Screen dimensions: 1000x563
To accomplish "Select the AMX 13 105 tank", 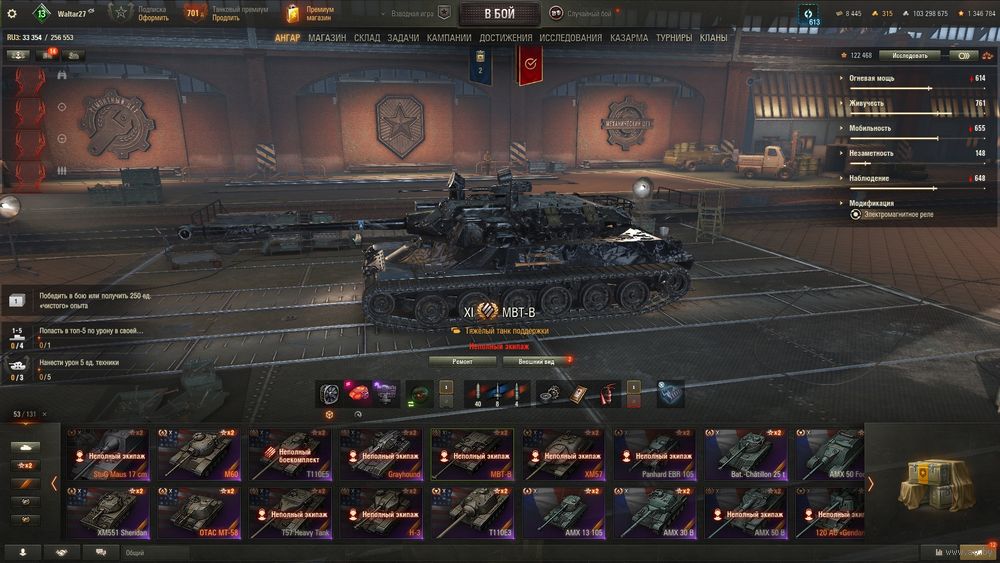I will point(562,512).
